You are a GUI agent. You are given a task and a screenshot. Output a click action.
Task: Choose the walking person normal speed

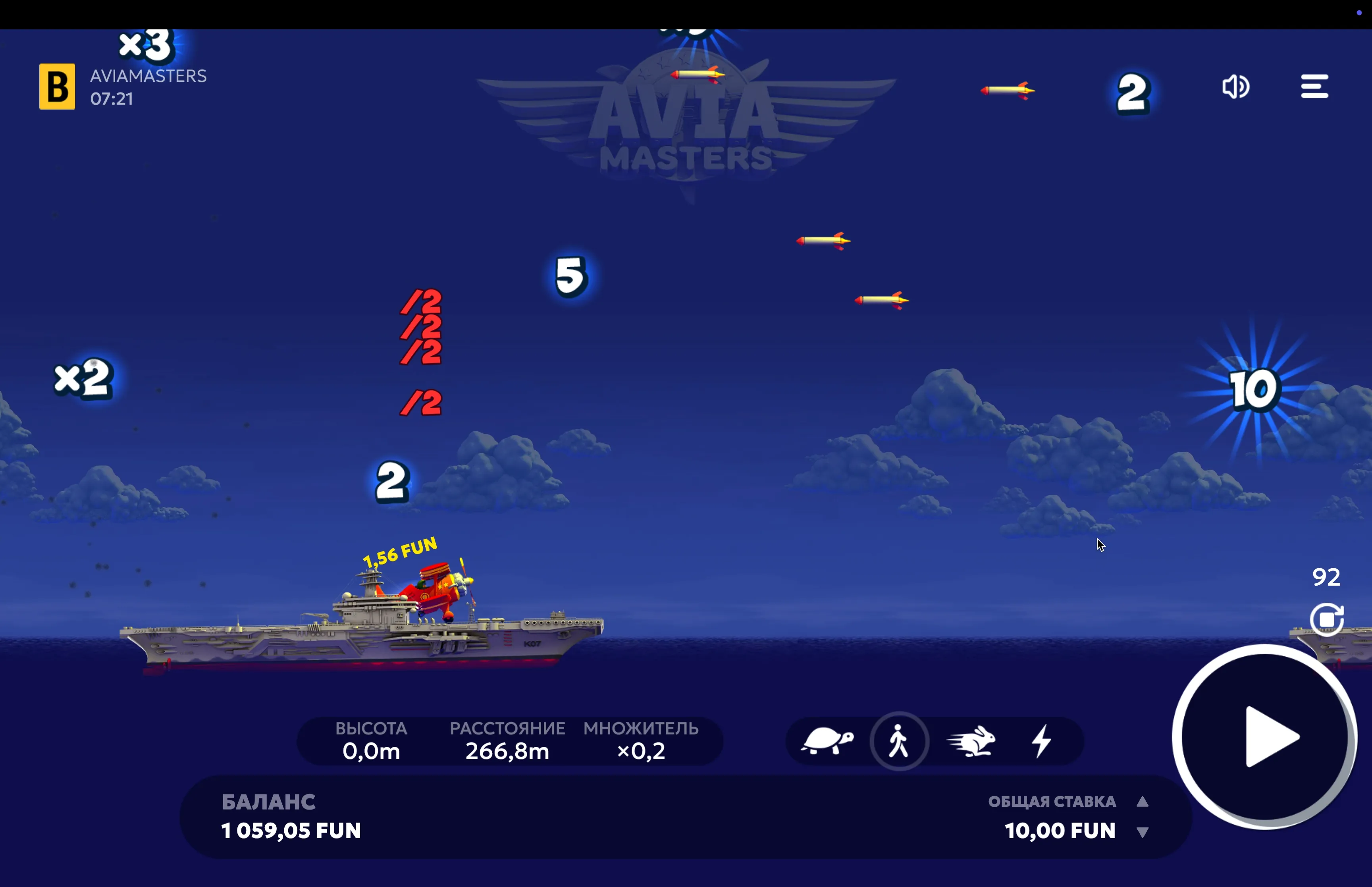[x=899, y=741]
